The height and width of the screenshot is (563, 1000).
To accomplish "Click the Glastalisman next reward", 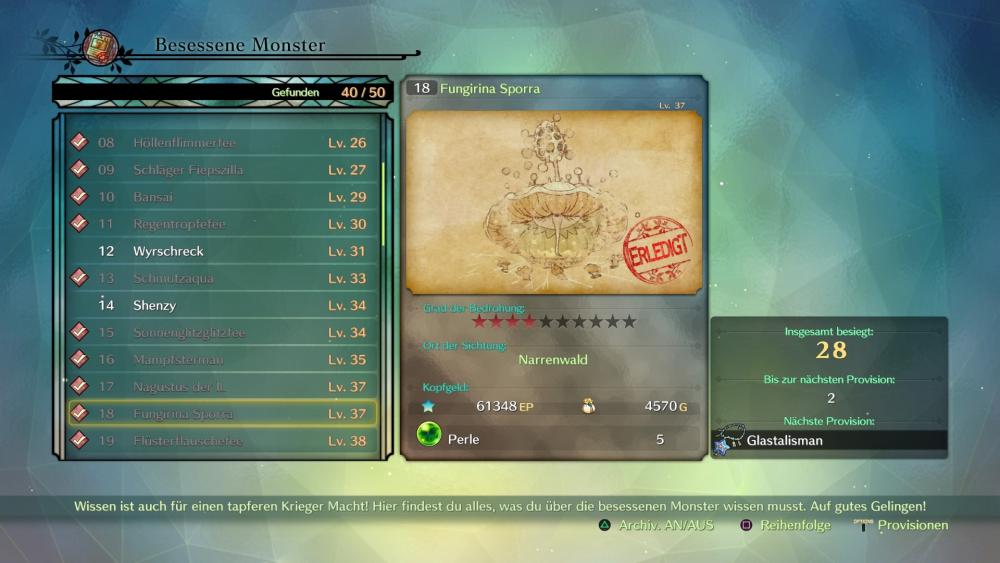I will tap(830, 440).
